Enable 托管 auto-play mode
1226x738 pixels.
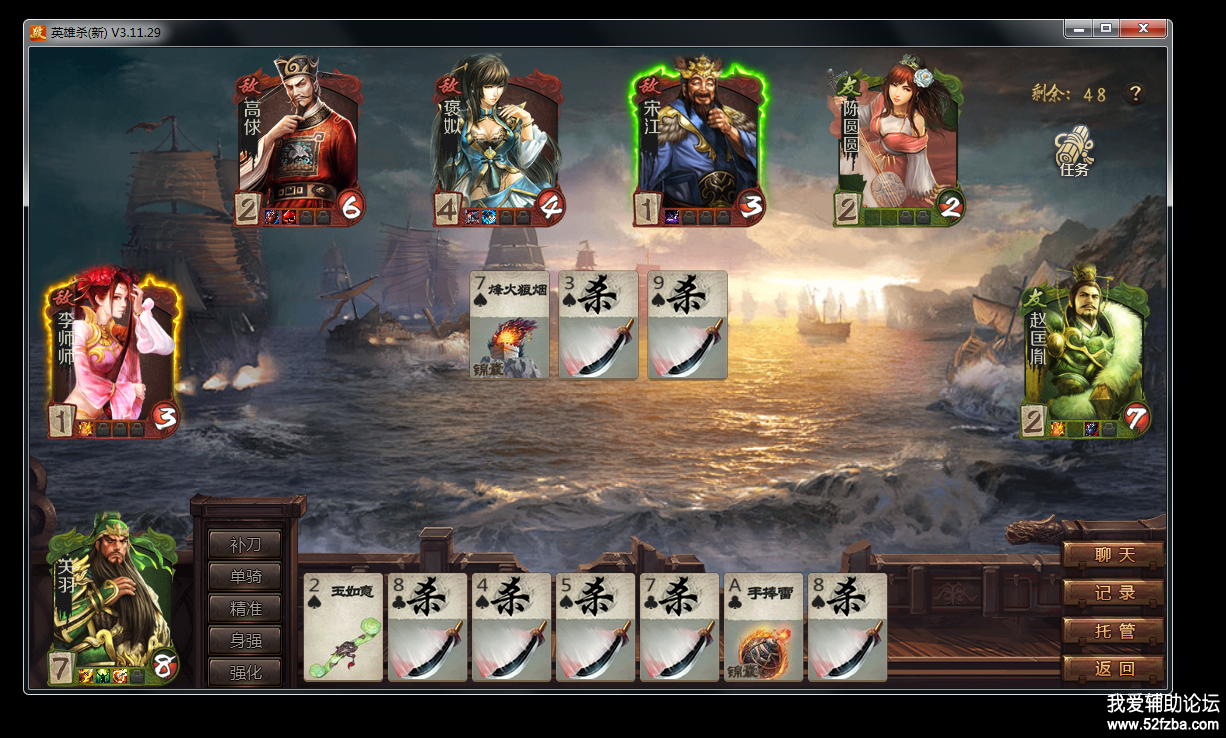pos(1114,631)
